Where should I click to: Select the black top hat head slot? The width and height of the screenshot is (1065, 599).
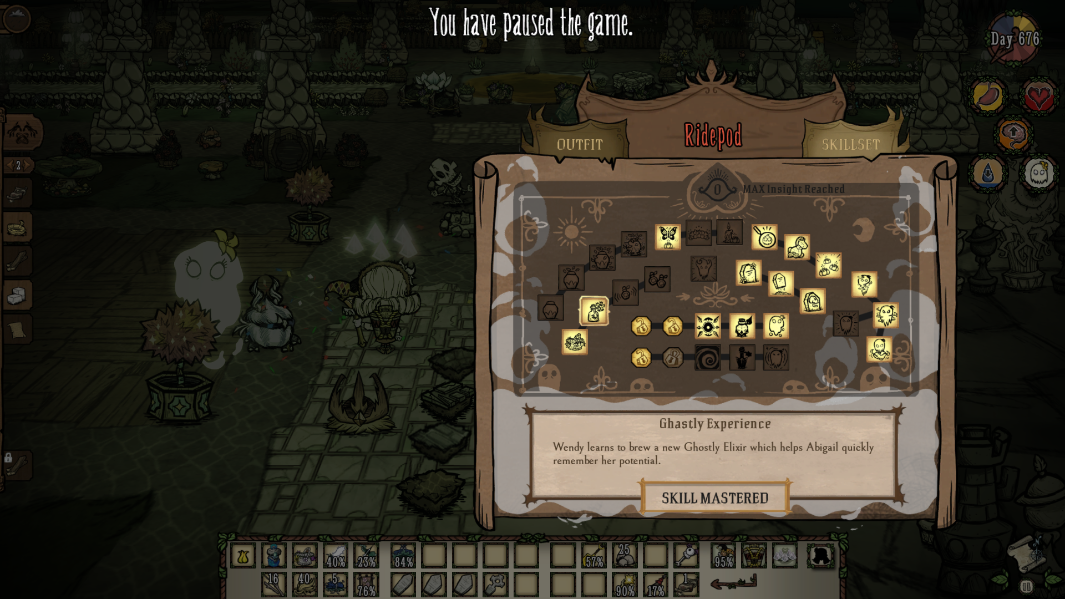820,556
